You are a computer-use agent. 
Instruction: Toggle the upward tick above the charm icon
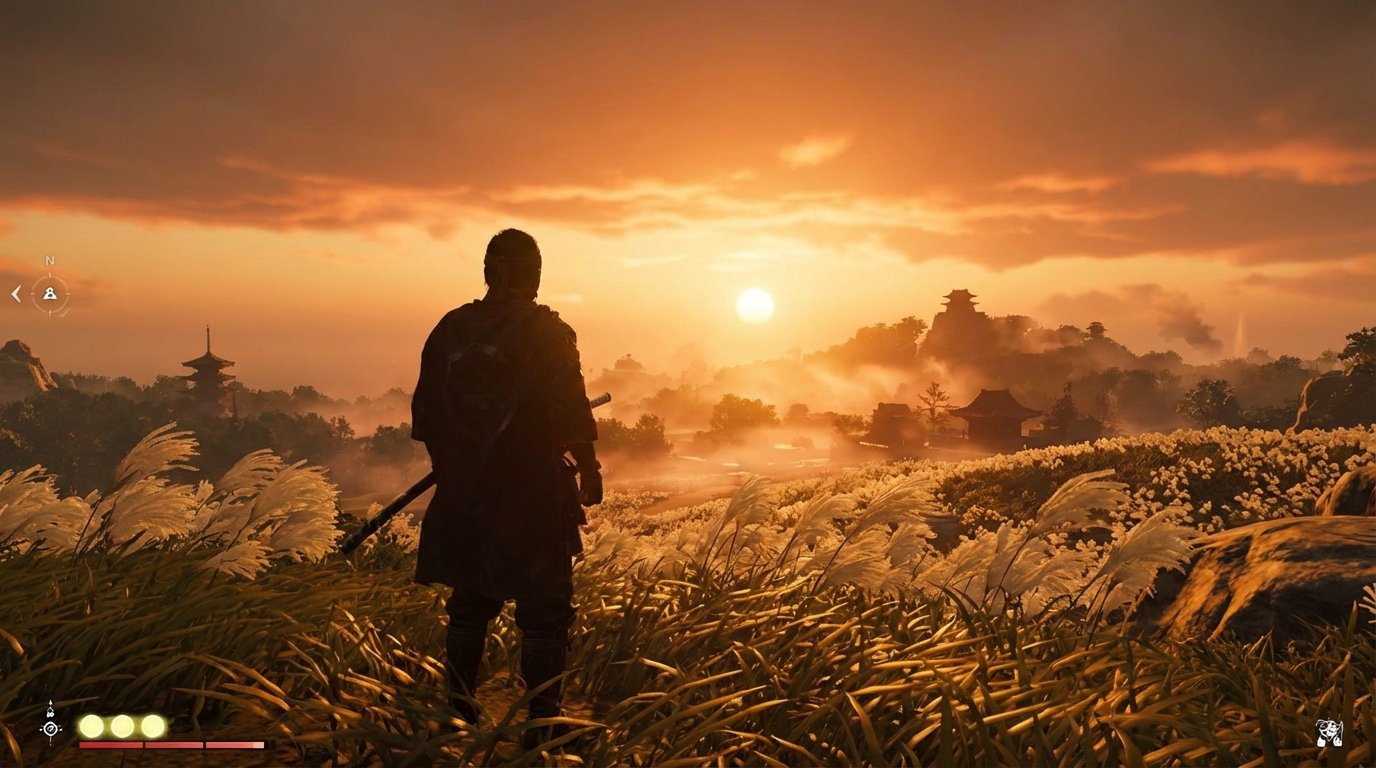pyautogui.click(x=50, y=702)
